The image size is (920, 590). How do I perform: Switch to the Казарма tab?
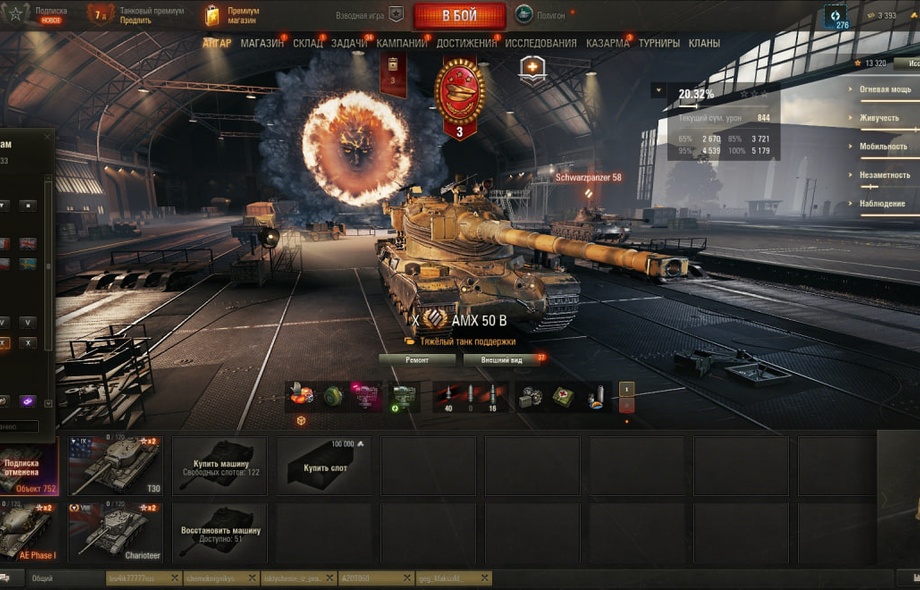[607, 43]
